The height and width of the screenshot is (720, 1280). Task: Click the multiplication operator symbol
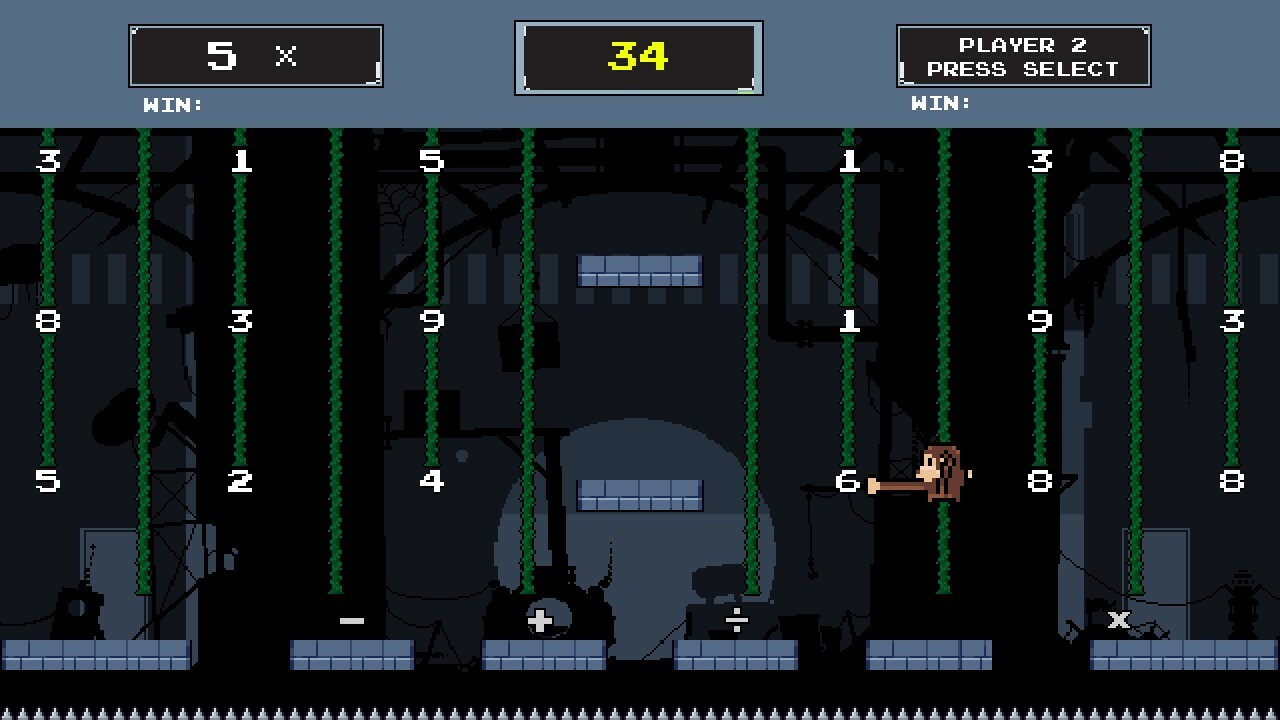[x=1117, y=620]
